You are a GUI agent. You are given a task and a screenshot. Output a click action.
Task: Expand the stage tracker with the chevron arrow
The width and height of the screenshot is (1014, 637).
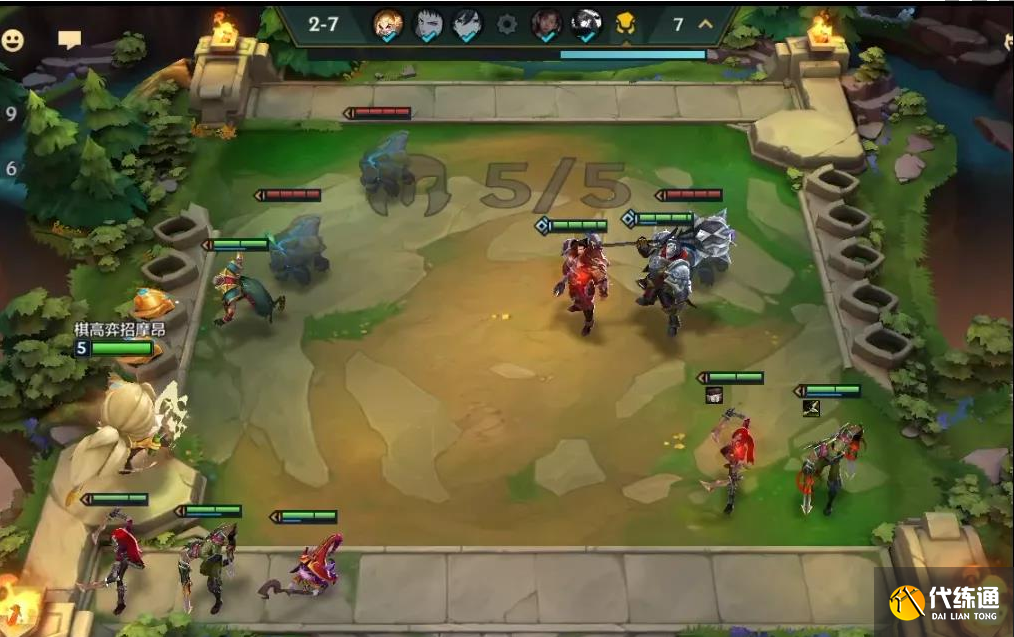pos(705,24)
